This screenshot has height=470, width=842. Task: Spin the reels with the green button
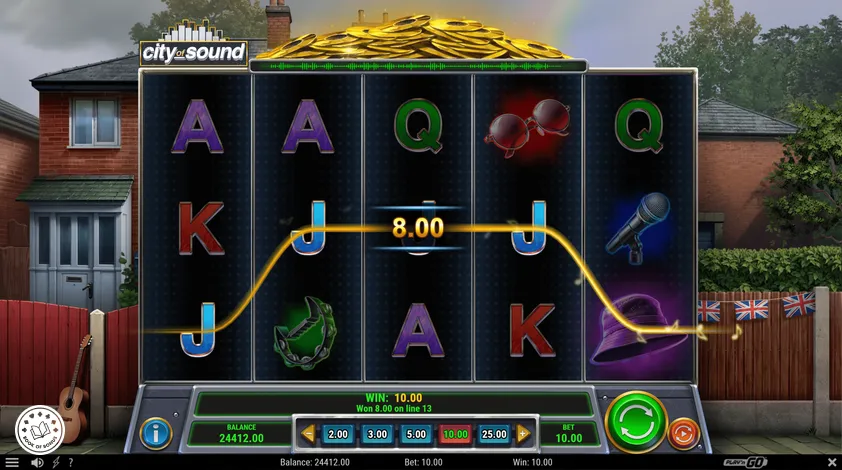(x=636, y=420)
